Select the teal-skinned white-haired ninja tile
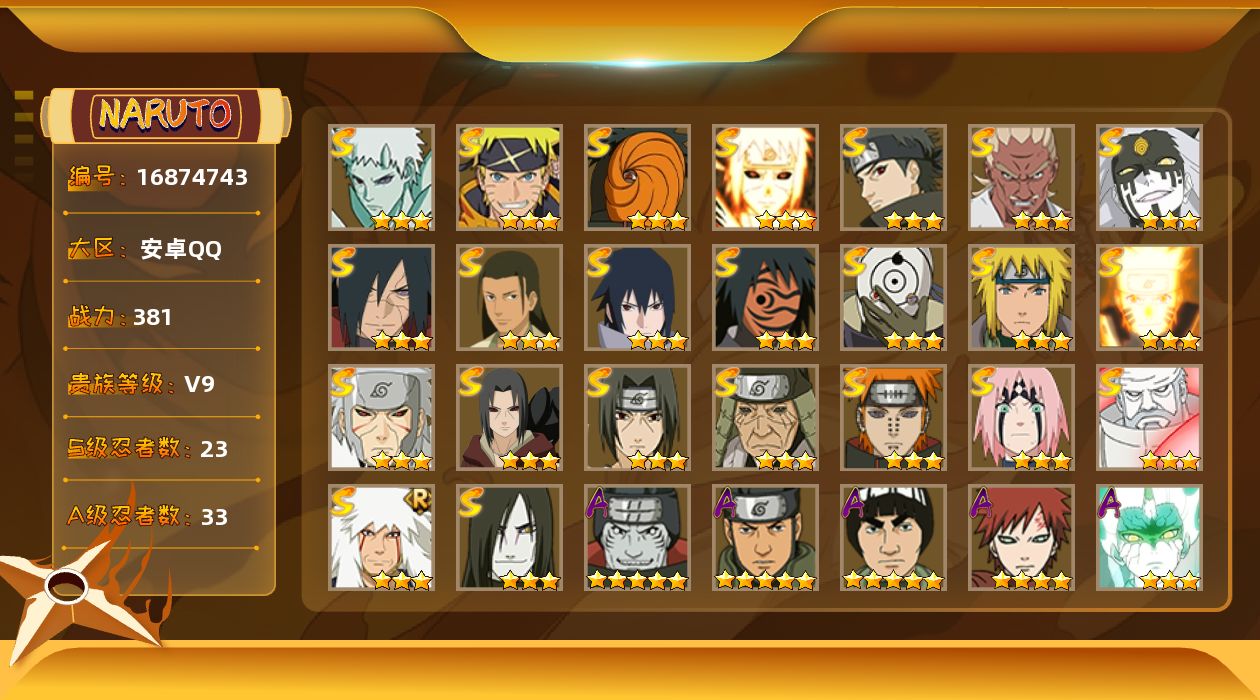 click(x=381, y=177)
